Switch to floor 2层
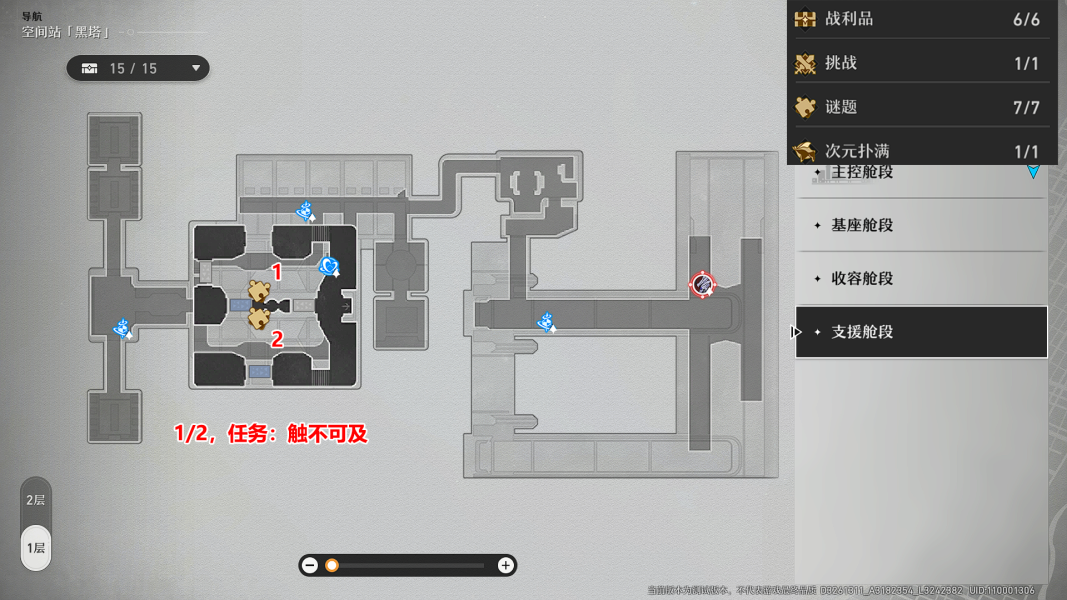This screenshot has width=1067, height=600. point(36,500)
